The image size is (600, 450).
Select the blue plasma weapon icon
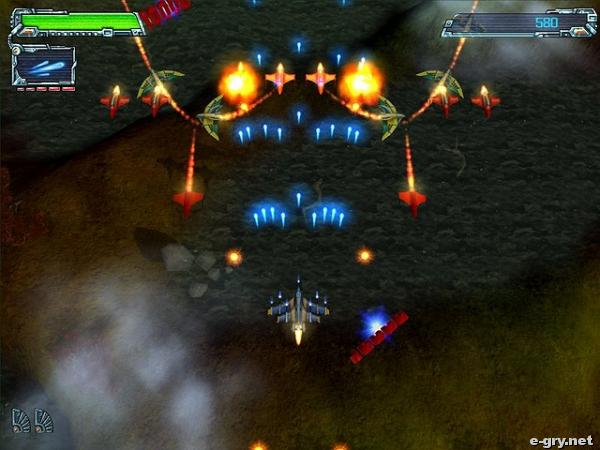(x=44, y=65)
